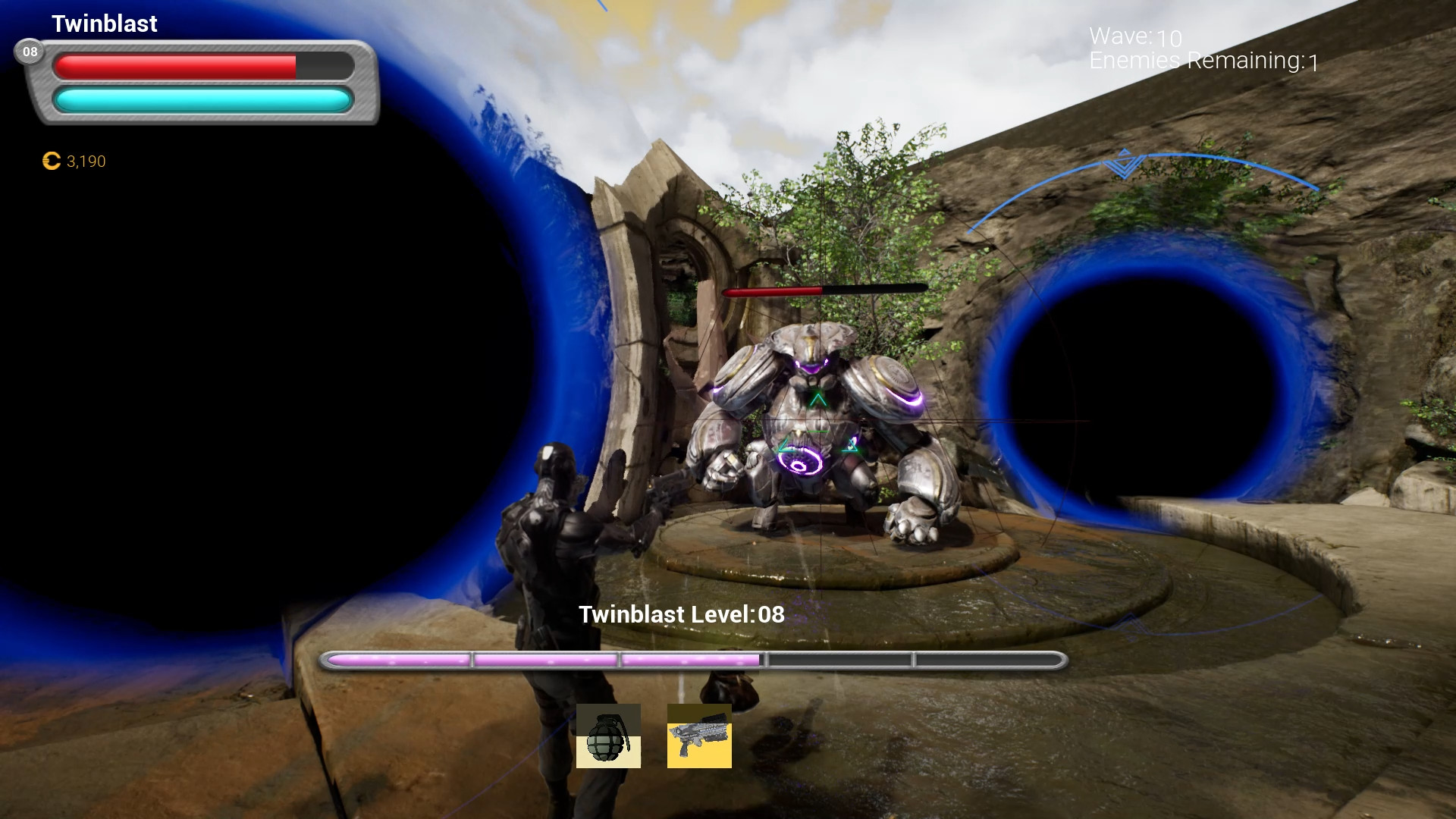
Task: Select the Twinblast Level:08 label
Action: 680,615
